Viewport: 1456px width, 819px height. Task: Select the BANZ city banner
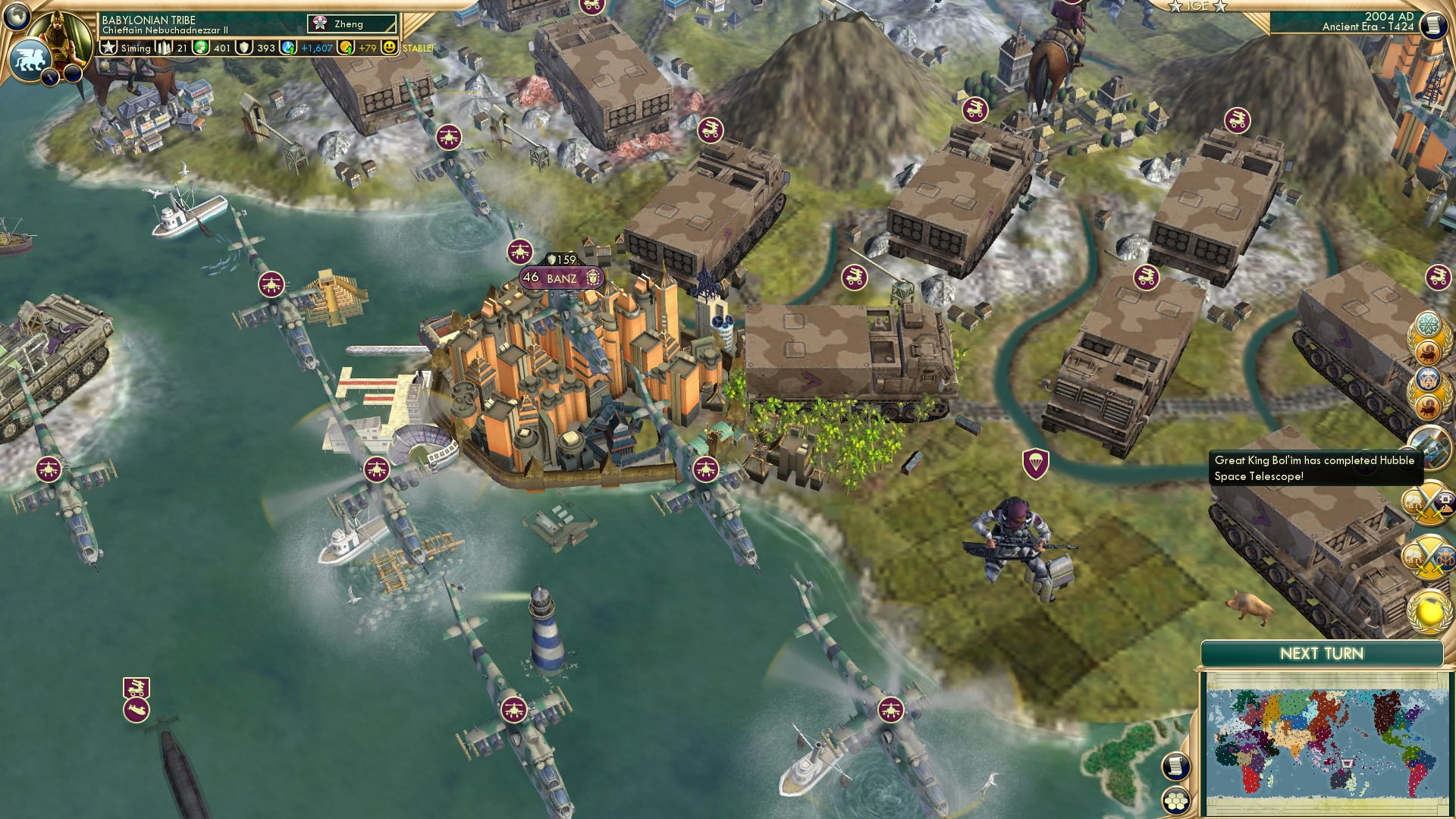coord(559,278)
